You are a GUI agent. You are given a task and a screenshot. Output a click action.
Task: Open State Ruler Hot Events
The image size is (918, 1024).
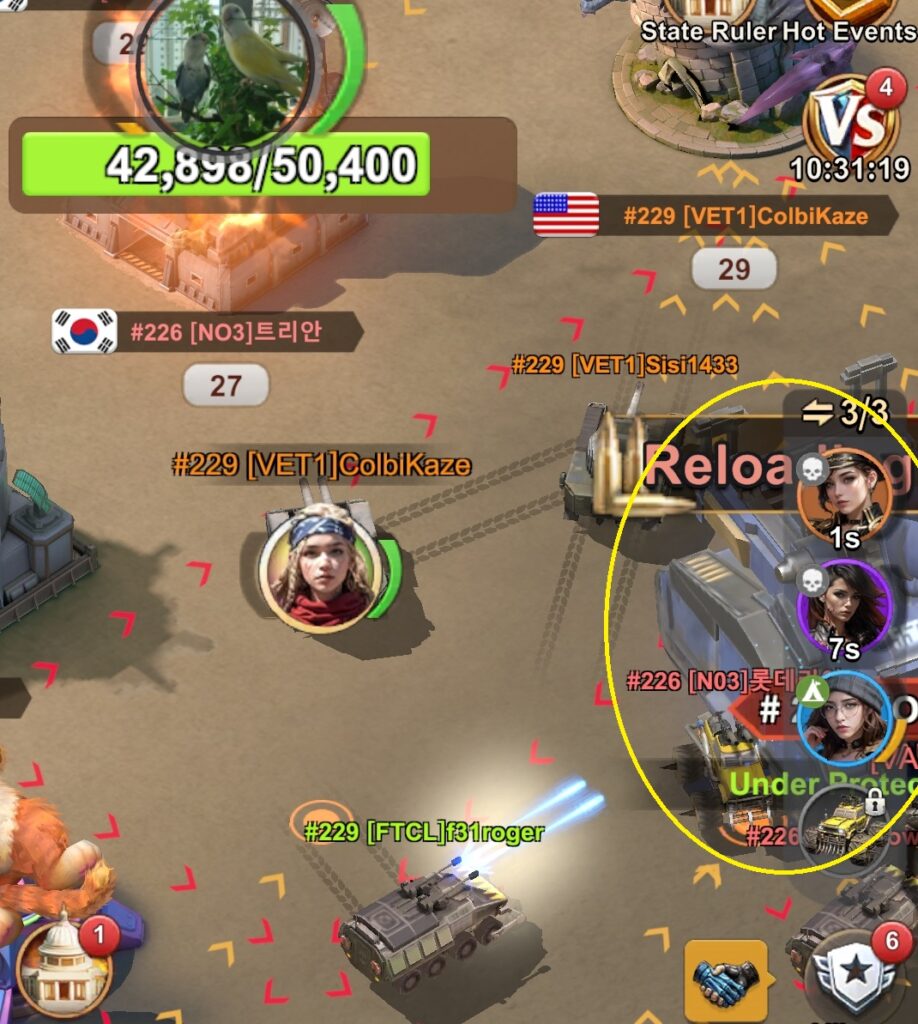776,31
